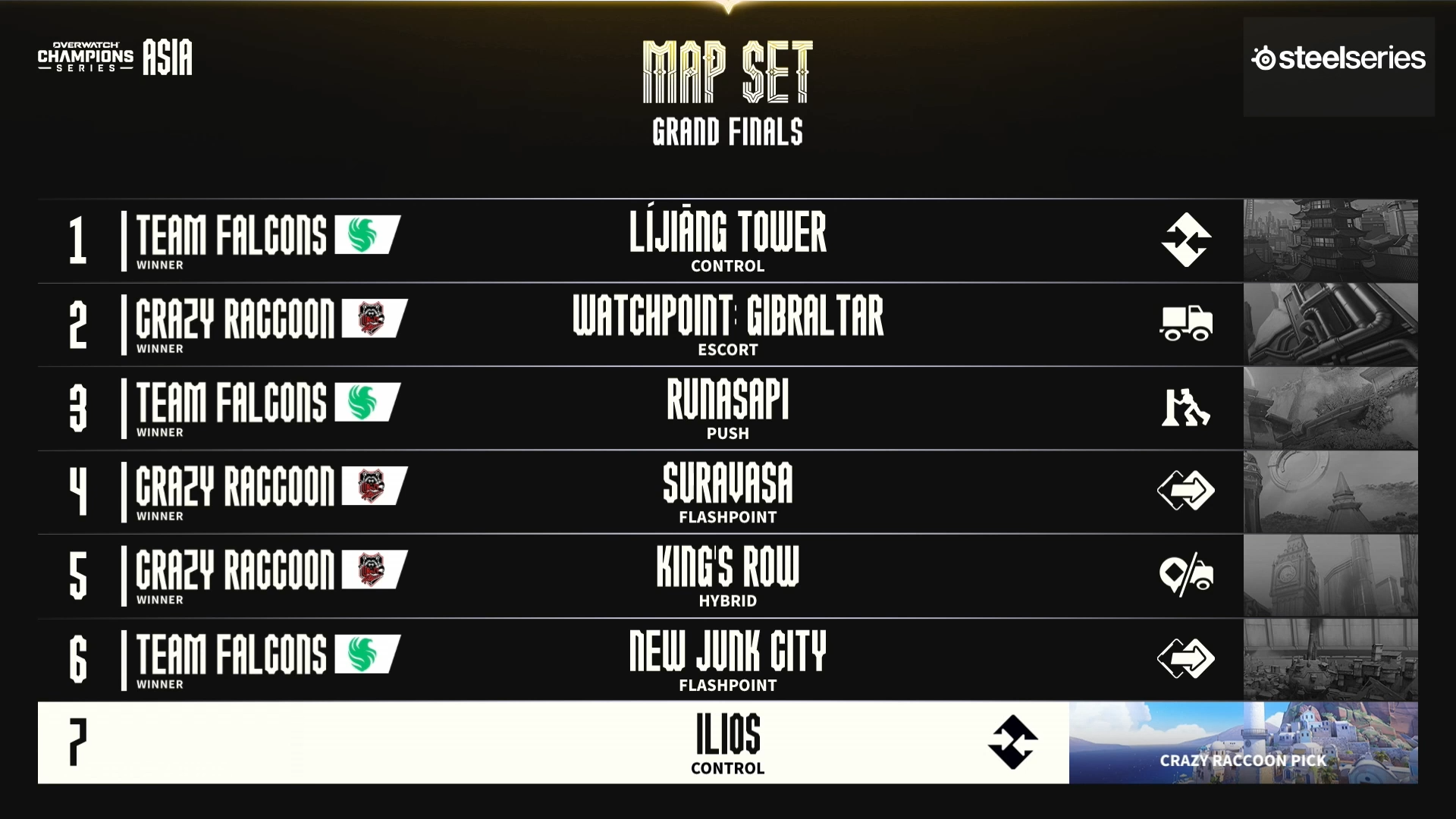Select the New Junk City map row

tap(726, 660)
